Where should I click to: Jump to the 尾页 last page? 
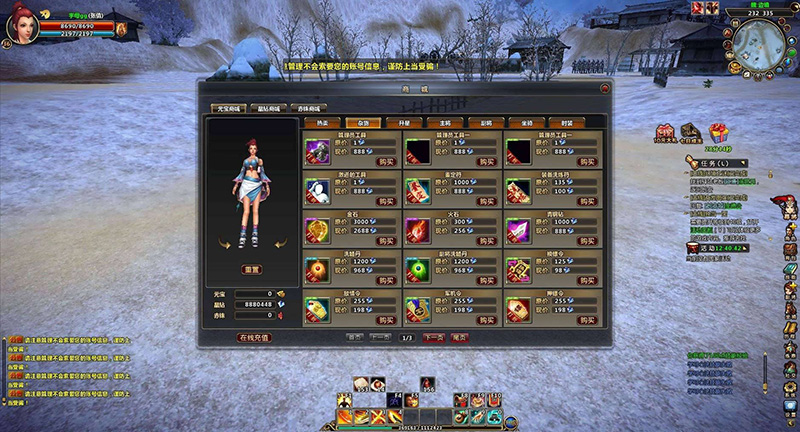click(459, 338)
